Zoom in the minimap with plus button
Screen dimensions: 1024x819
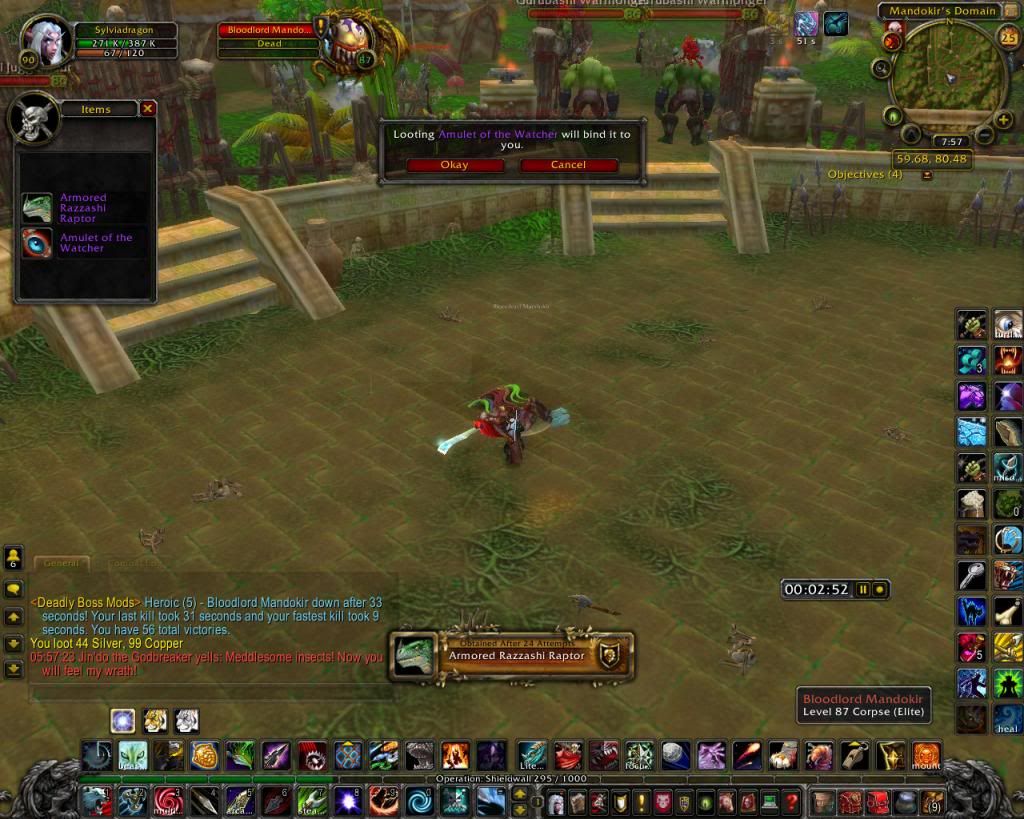coord(1004,120)
